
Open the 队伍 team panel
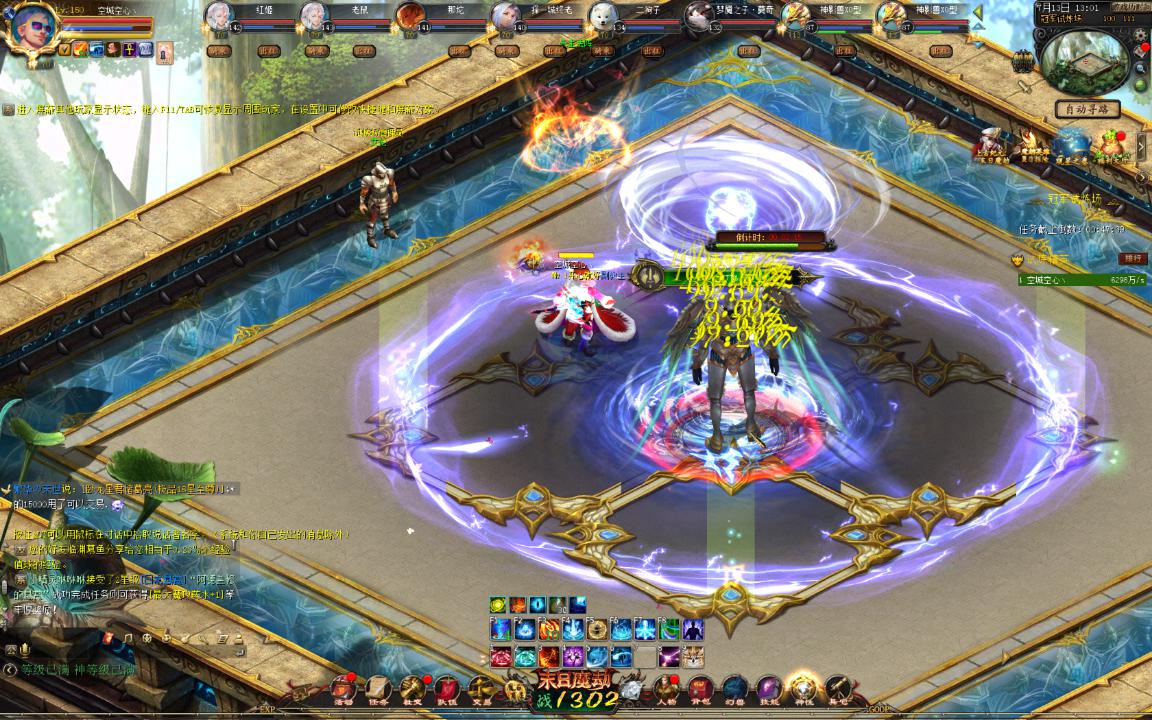(447, 688)
